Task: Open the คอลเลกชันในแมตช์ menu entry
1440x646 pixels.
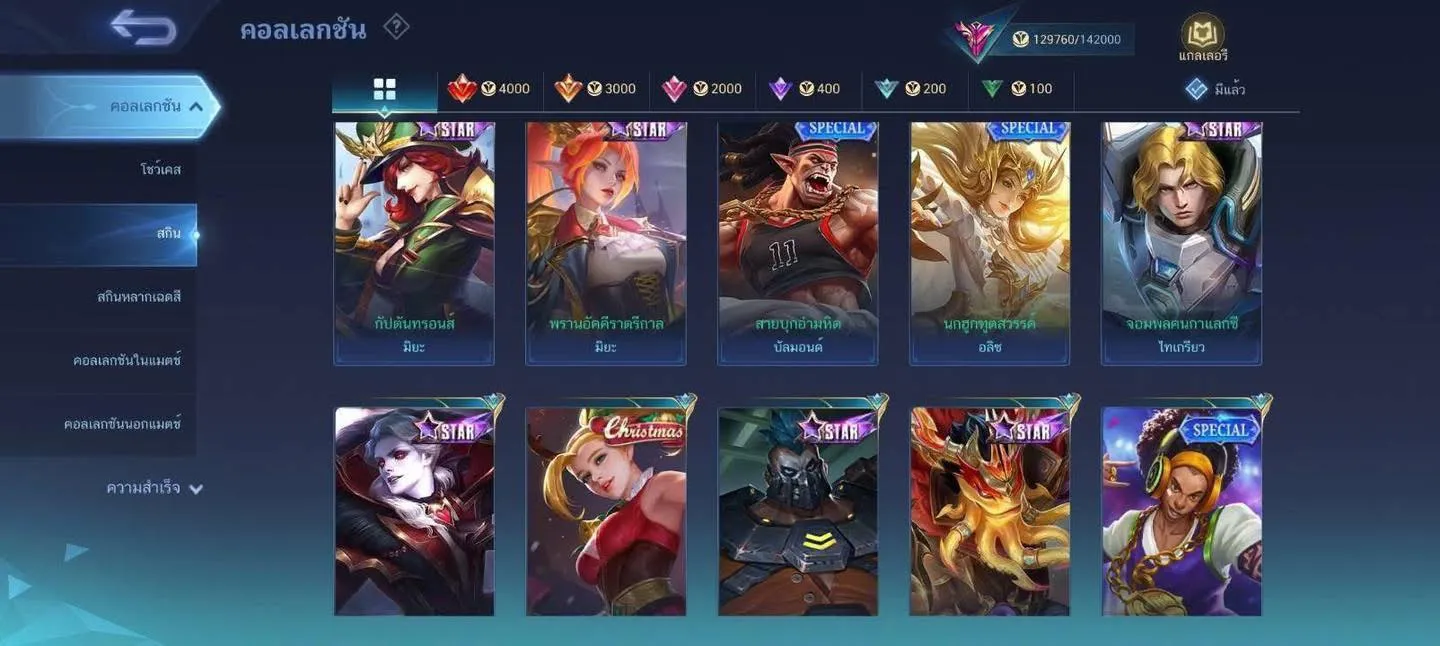Action: tap(126, 361)
